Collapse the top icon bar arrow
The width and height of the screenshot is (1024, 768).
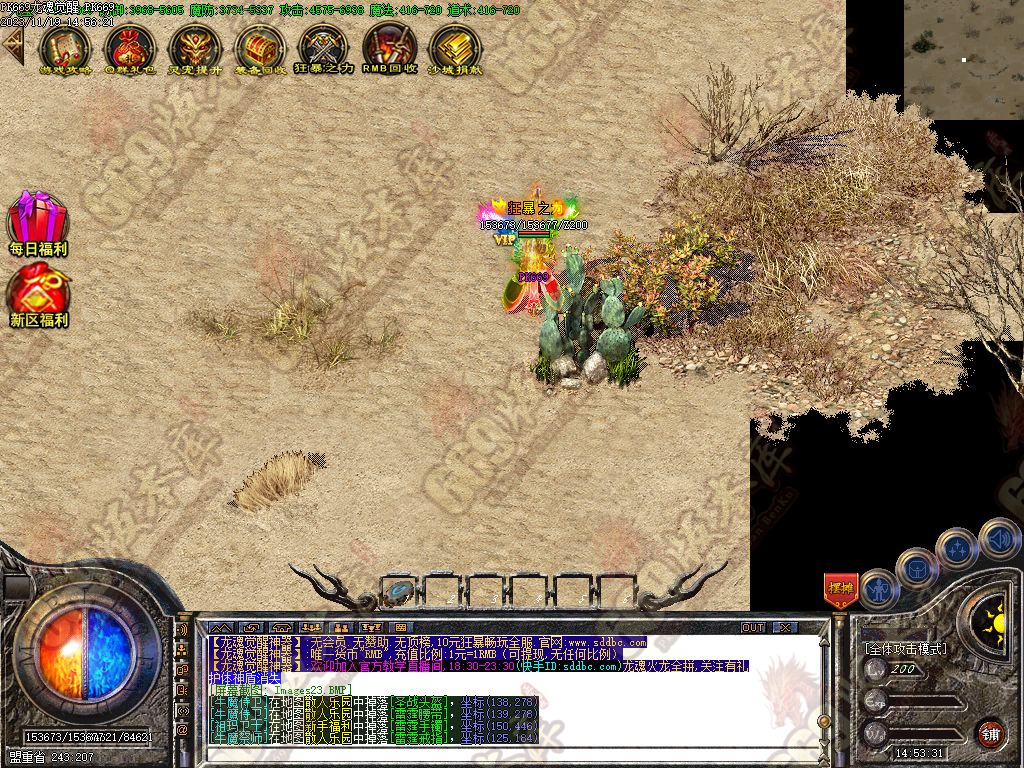point(12,45)
